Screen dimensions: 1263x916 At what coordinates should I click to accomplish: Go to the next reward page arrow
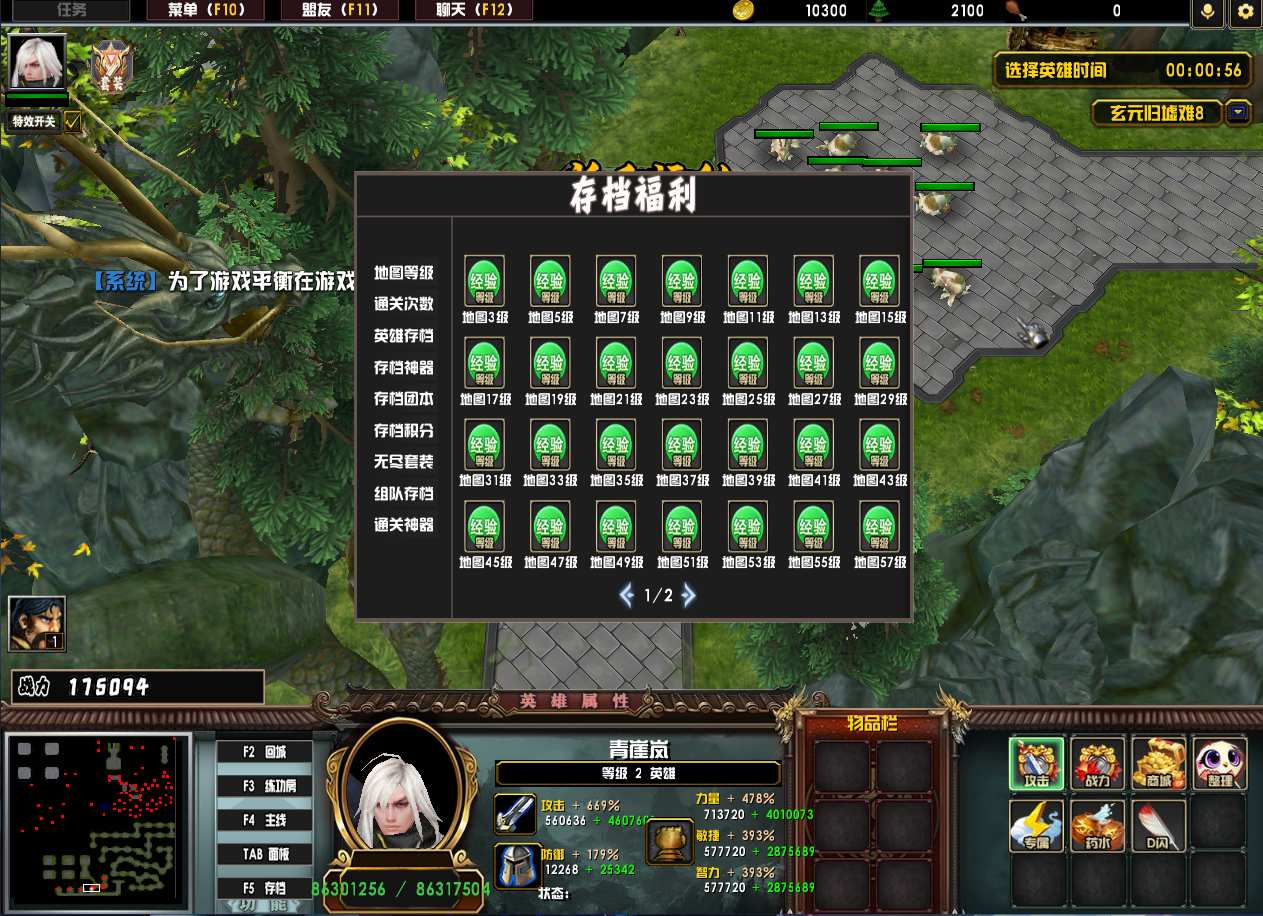tap(688, 596)
